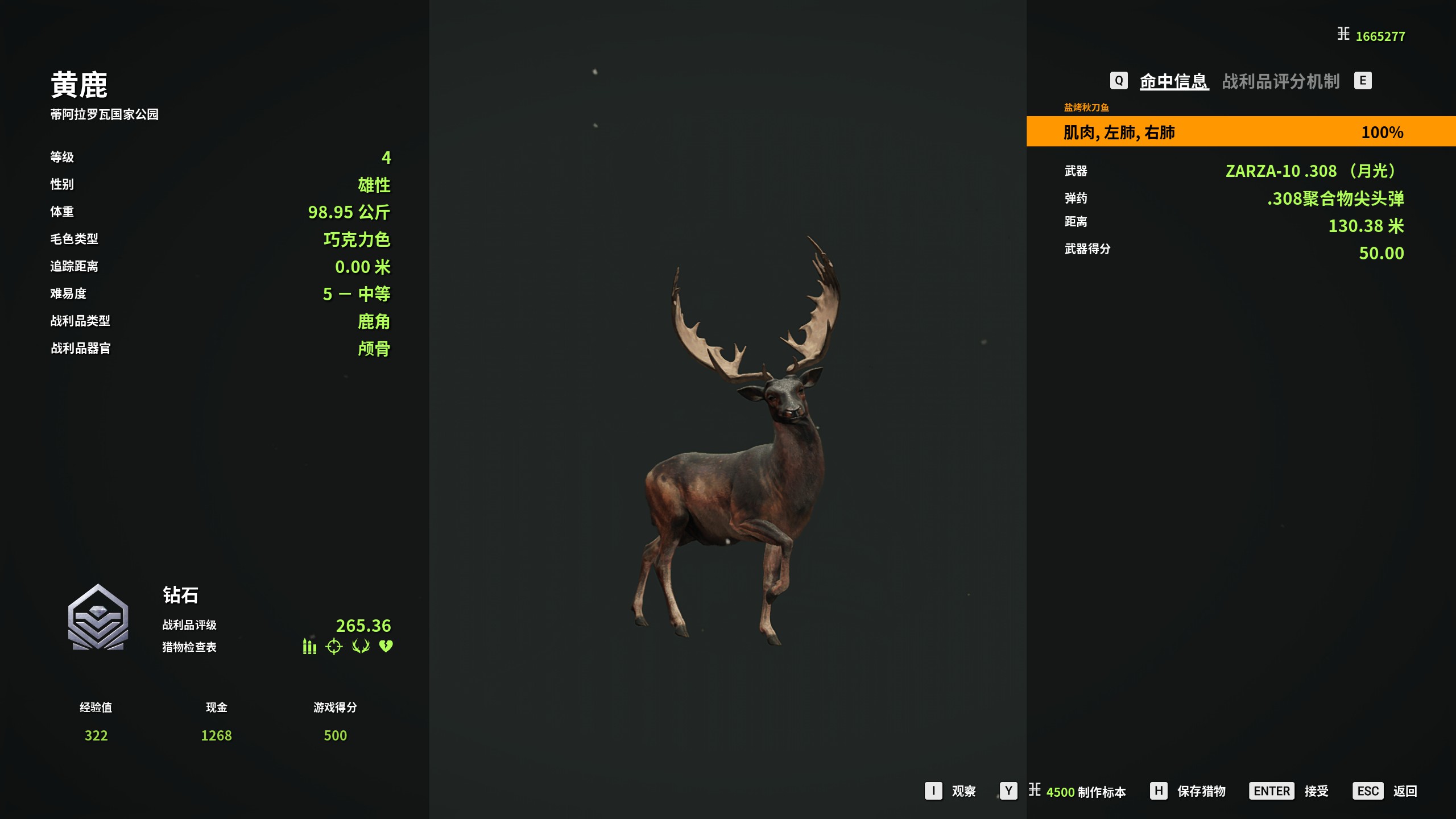Screen dimensions: 1456x819
Task: Switch to the 命中信息 tab
Action: point(1173,81)
